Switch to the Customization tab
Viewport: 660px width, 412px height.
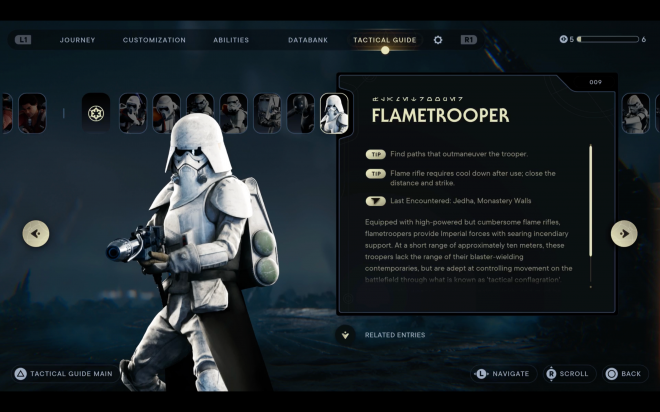(154, 40)
